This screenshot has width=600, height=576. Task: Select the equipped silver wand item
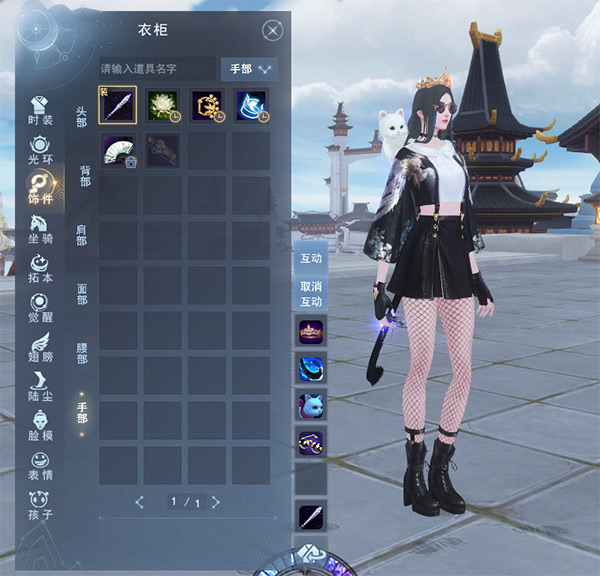point(117,105)
